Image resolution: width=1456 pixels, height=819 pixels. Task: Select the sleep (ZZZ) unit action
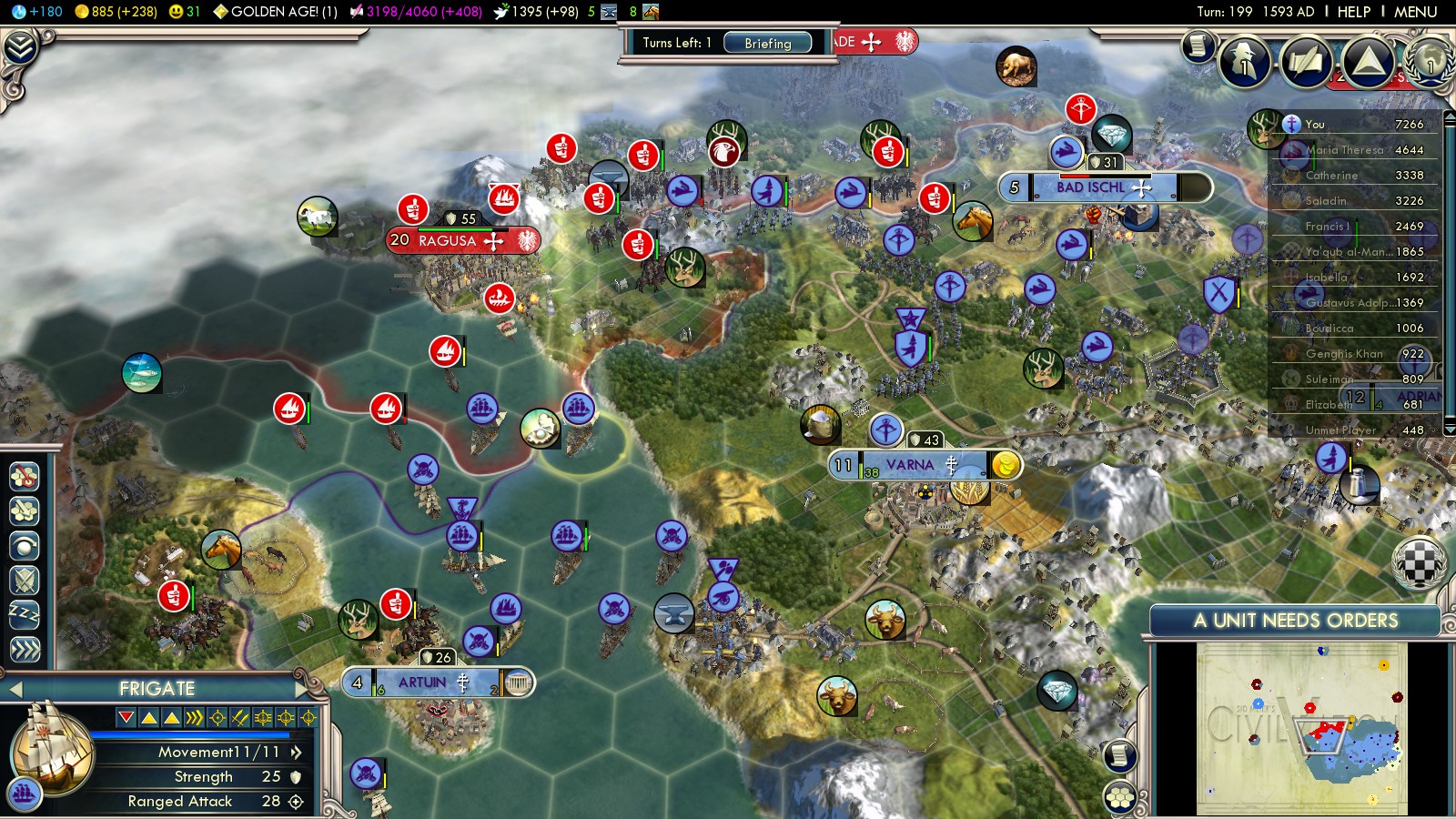tap(25, 615)
